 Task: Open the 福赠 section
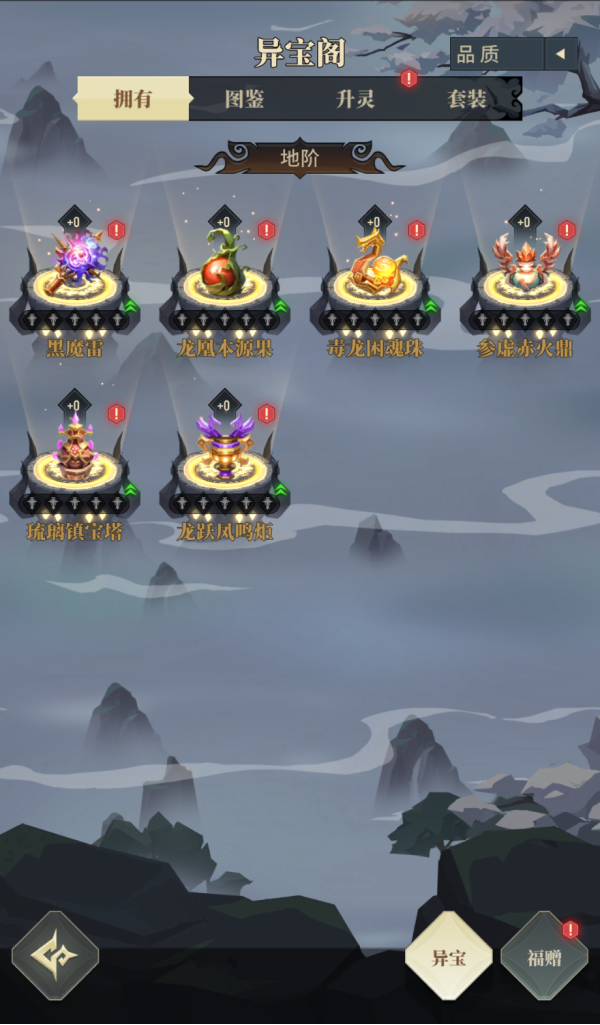pyautogui.click(x=544, y=957)
